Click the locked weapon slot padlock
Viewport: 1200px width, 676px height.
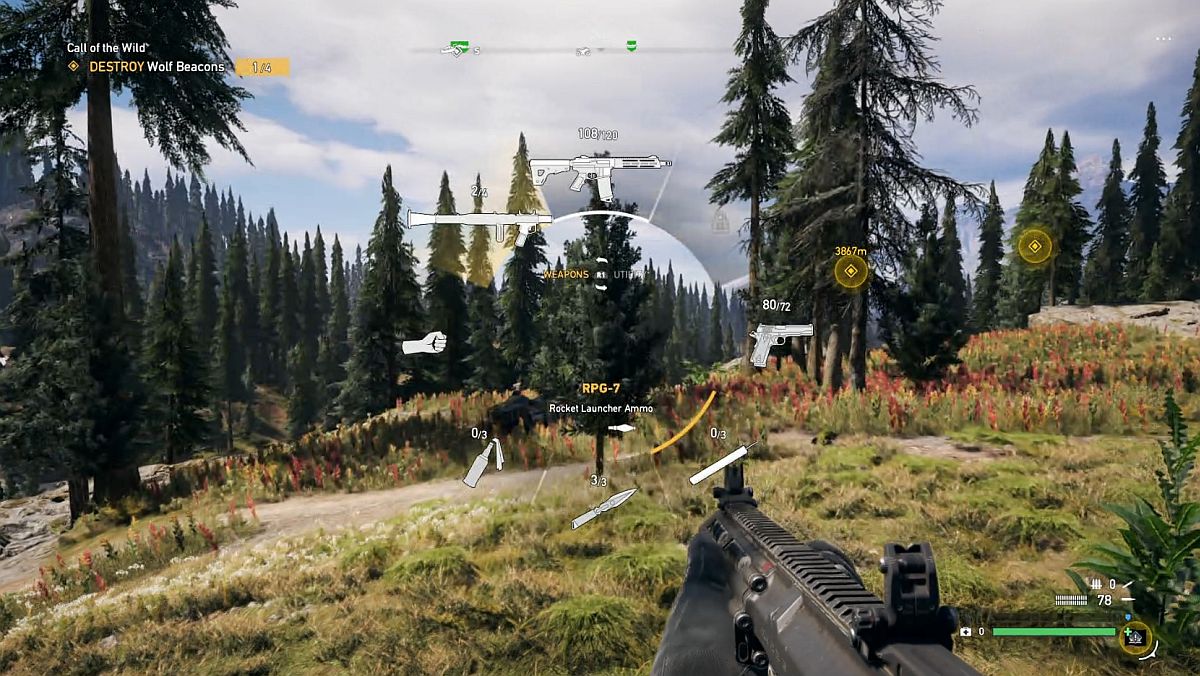pyautogui.click(x=719, y=222)
